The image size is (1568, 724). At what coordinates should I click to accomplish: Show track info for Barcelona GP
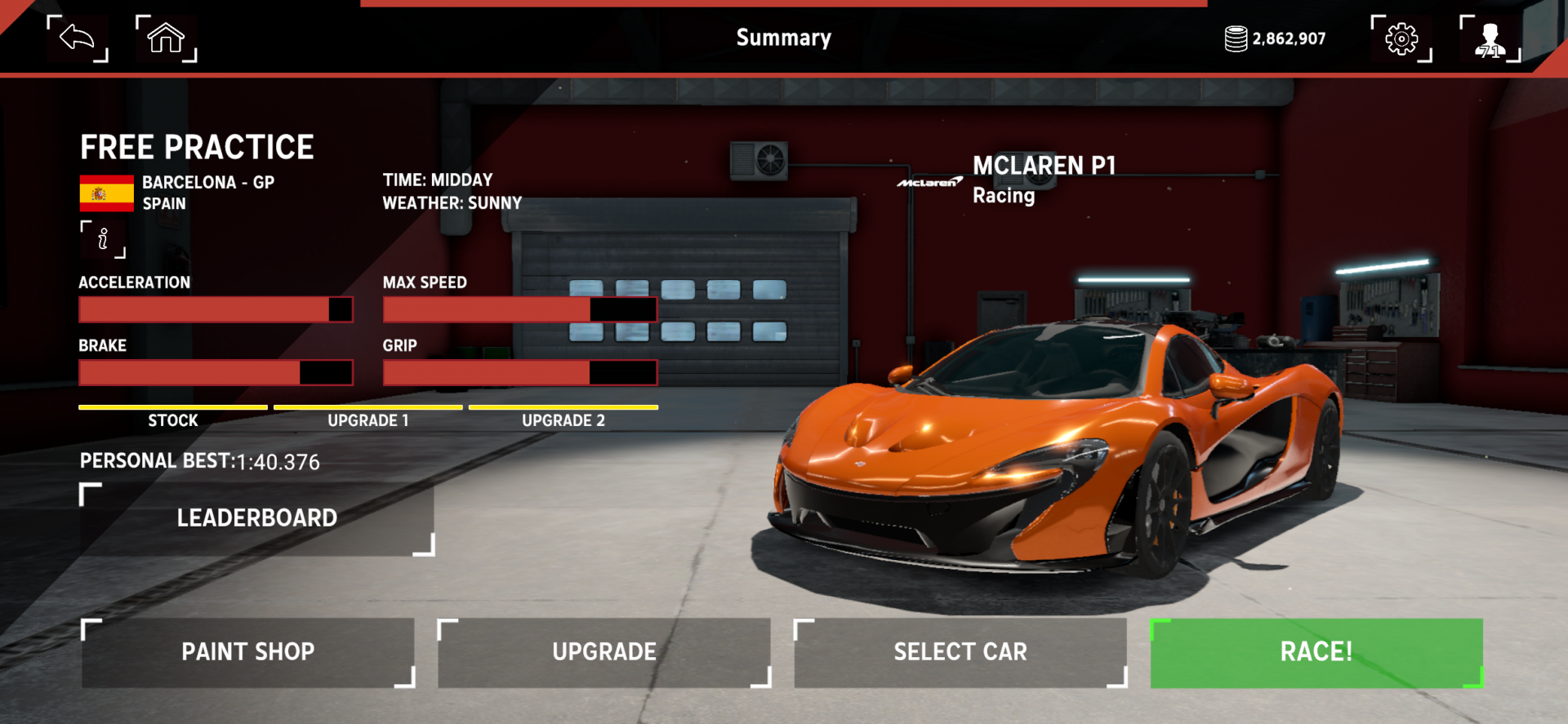click(x=103, y=239)
